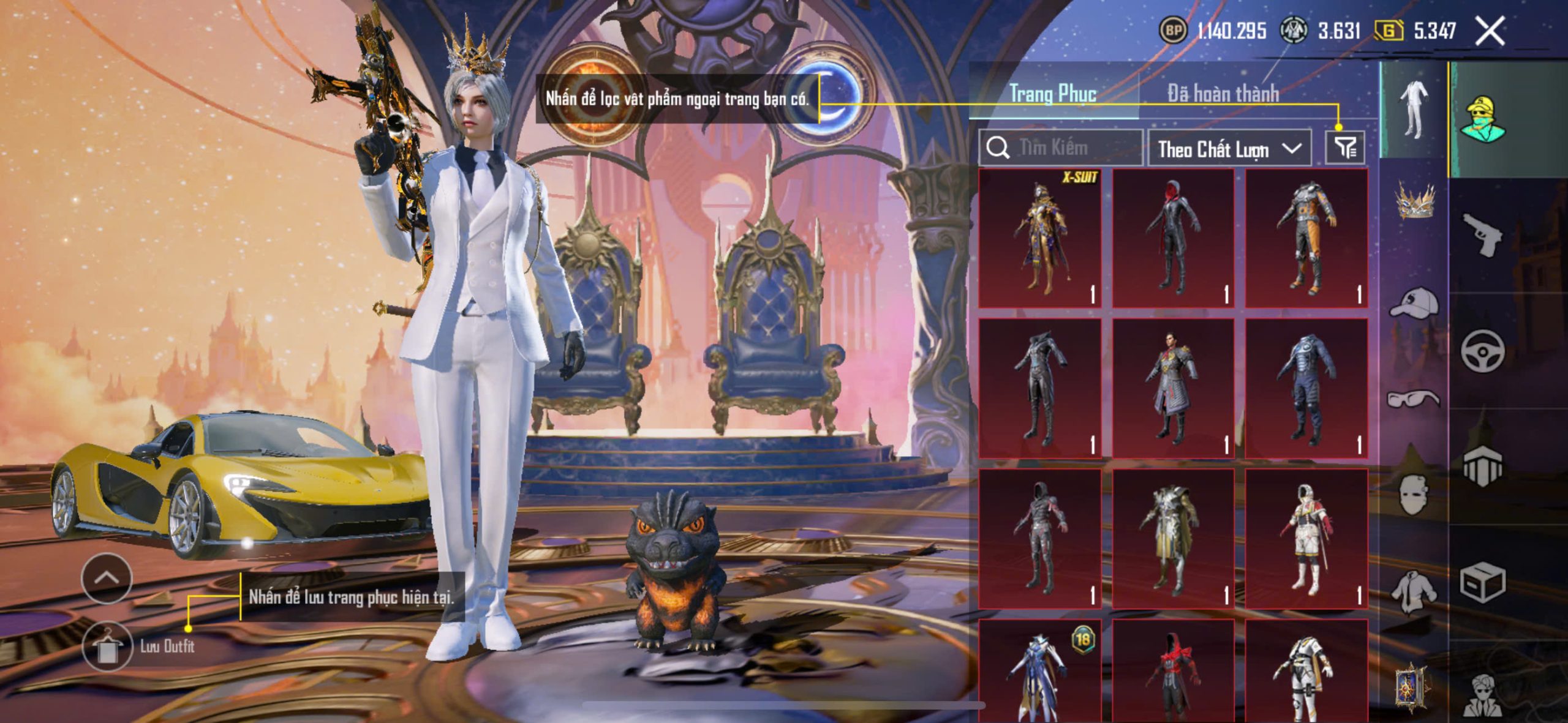The width and height of the screenshot is (1568, 723).
Task: Close the inventory screen
Action: [1490, 31]
